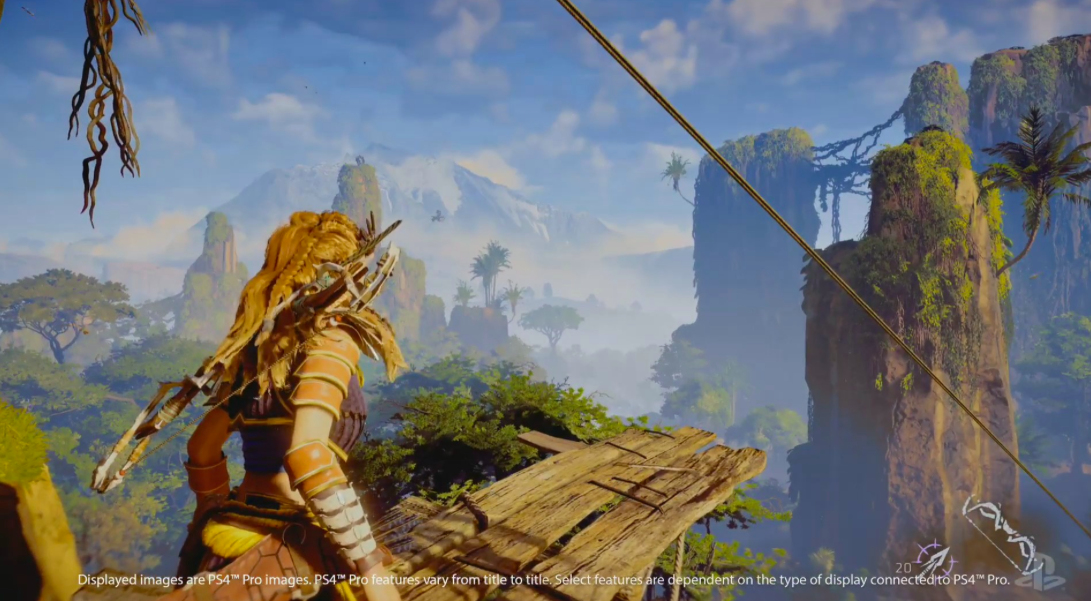This screenshot has width=1091, height=601.
Task: Click the arrow ammo type icon
Action: pos(937,561)
